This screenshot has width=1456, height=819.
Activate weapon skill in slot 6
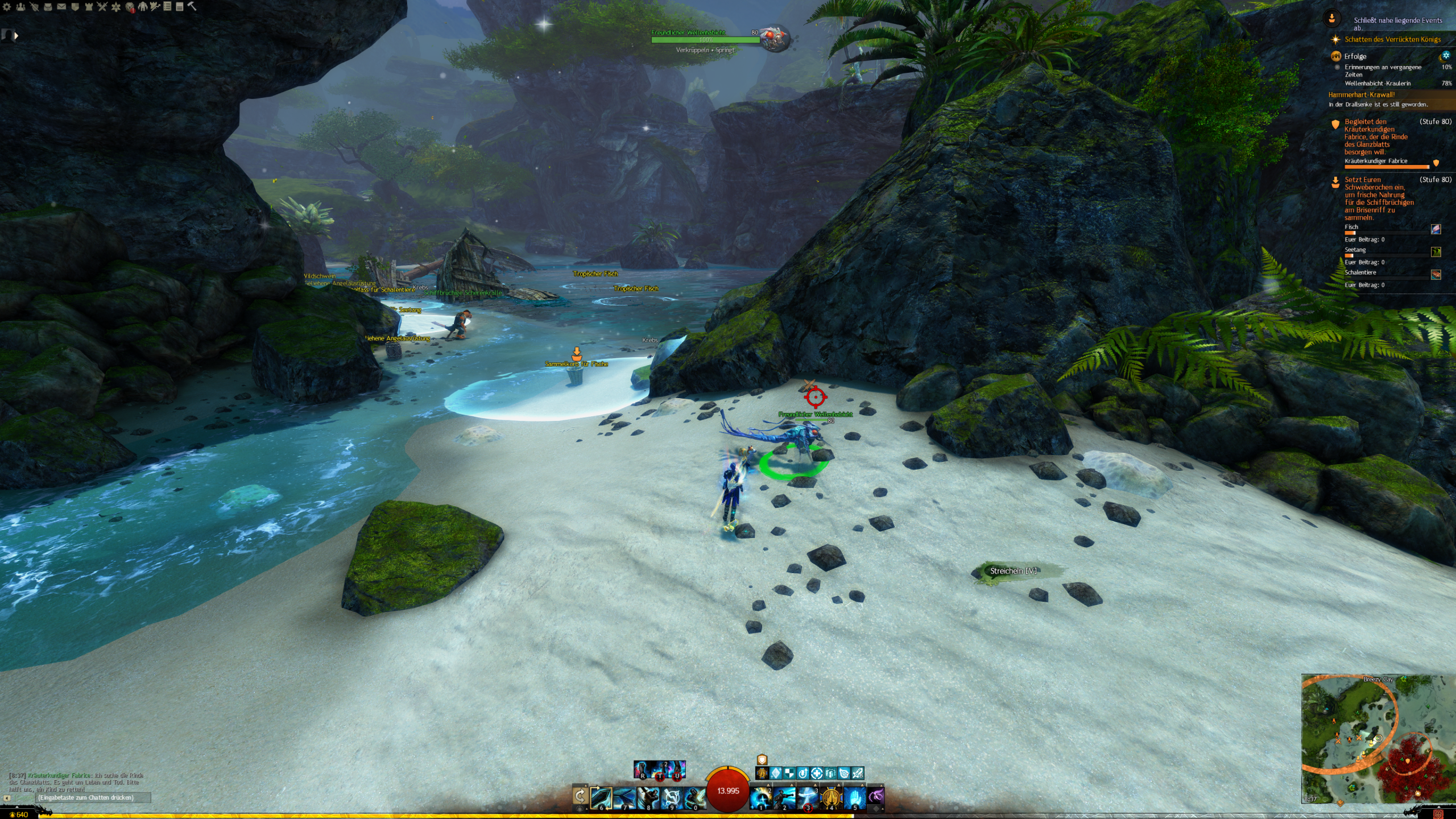point(601,798)
